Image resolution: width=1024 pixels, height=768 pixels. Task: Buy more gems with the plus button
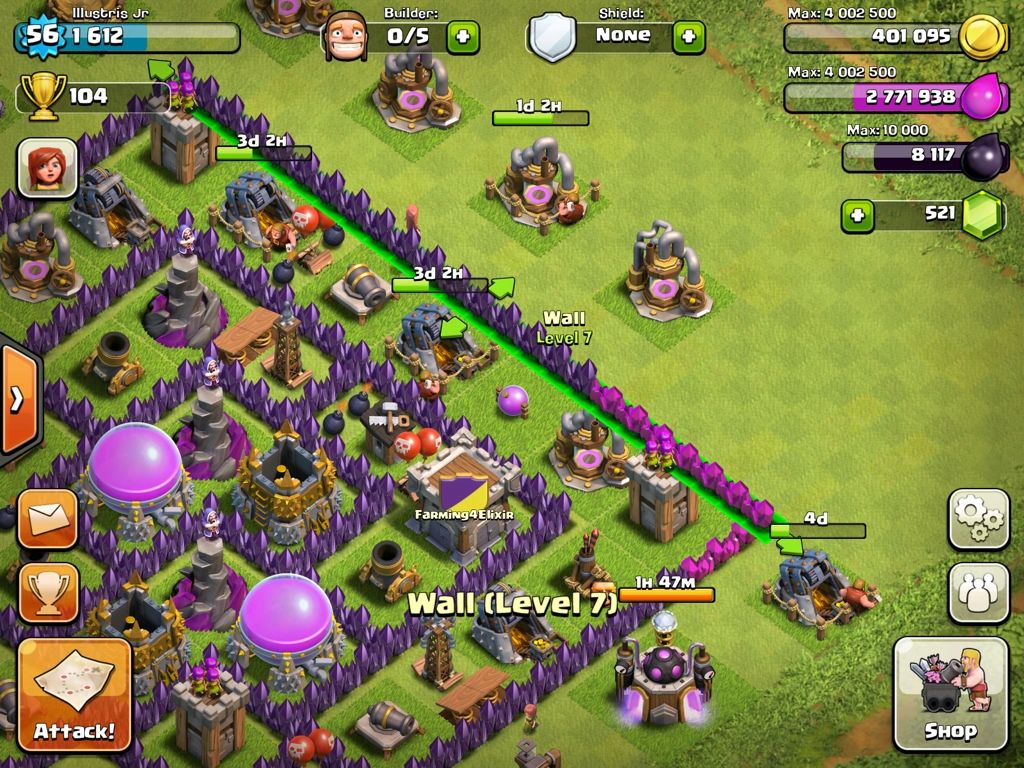click(x=857, y=215)
